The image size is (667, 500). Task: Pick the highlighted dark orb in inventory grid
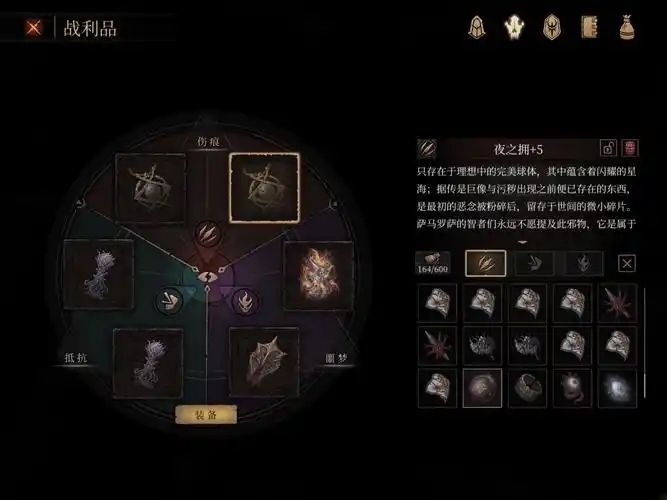484,388
